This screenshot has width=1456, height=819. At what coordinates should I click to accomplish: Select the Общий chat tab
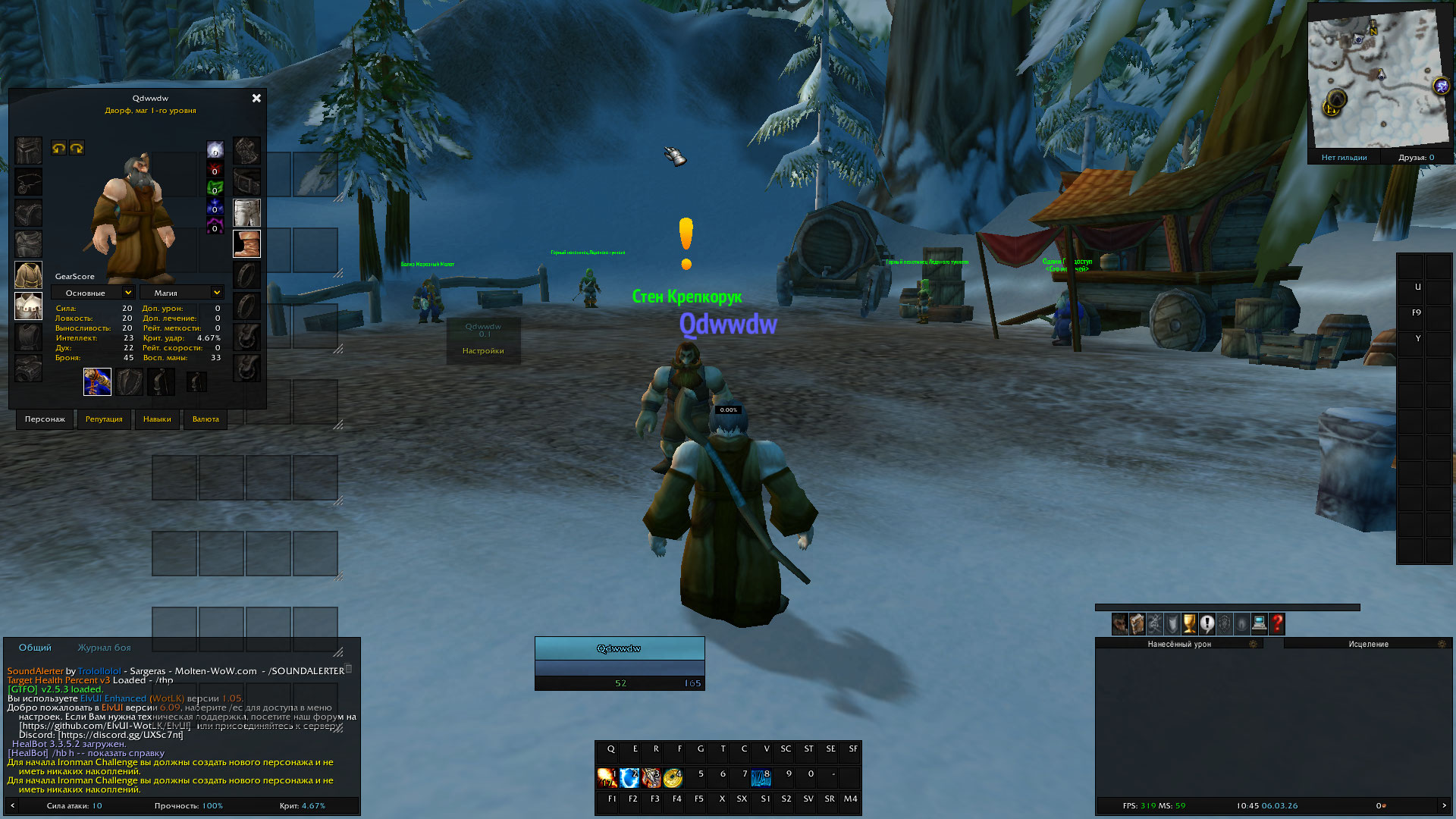coord(35,648)
